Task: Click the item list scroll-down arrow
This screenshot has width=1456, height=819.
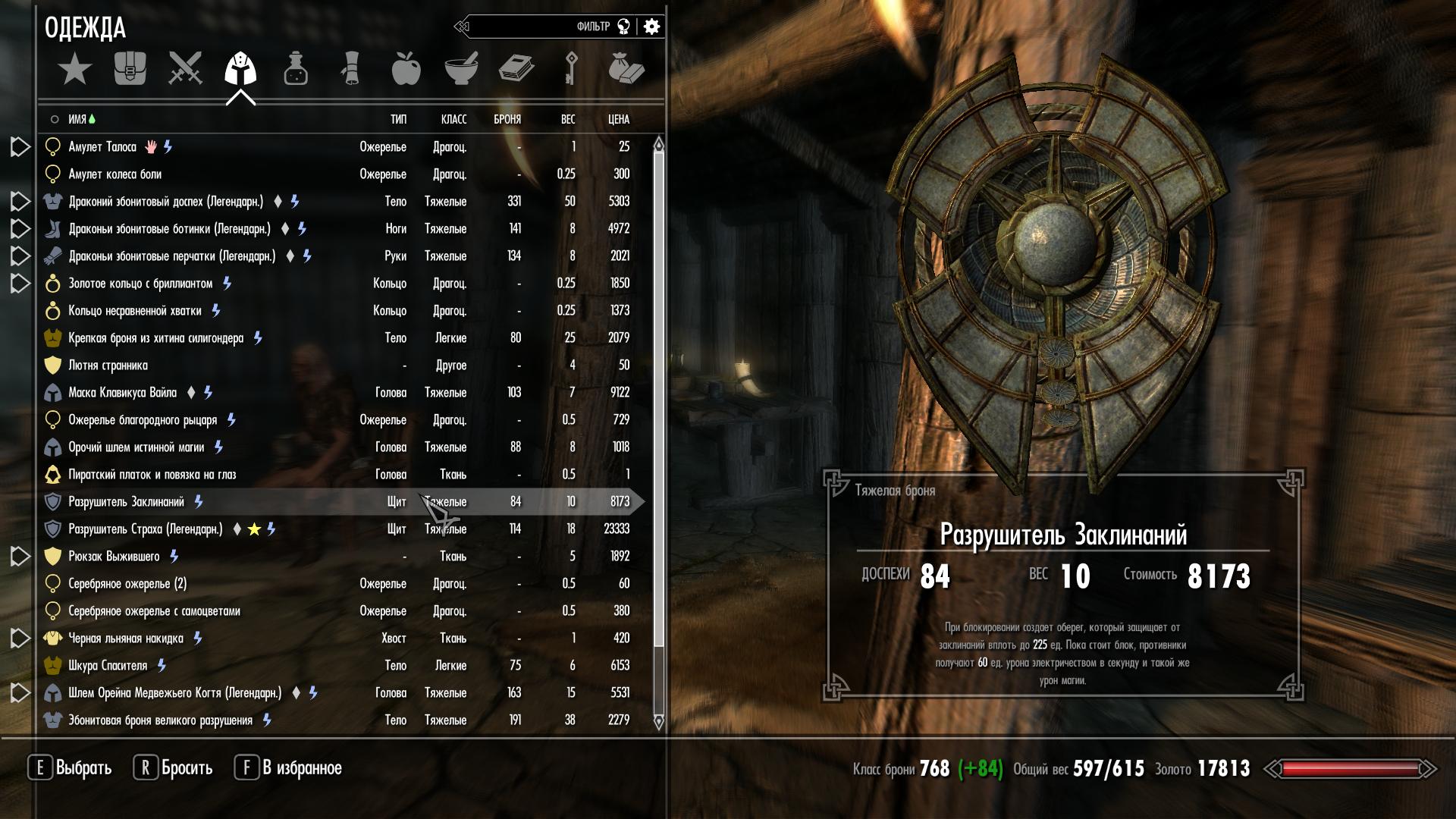Action: pos(658,722)
